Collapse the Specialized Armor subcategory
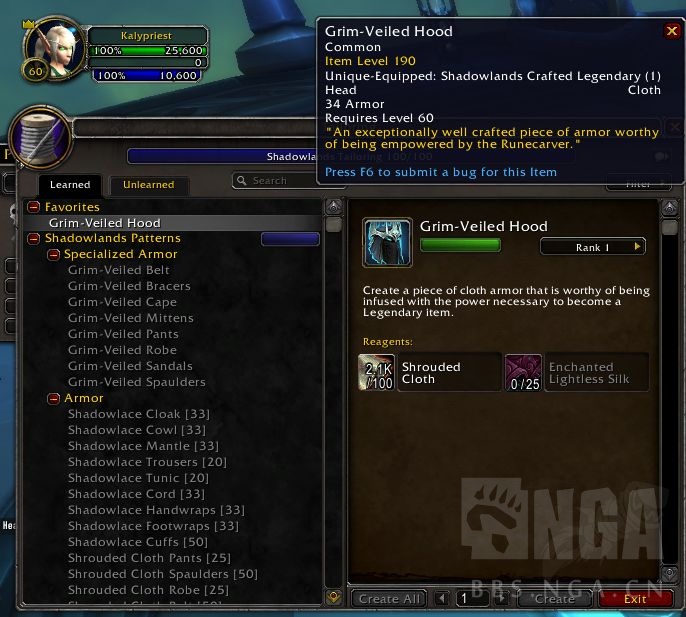The image size is (686, 617). (x=54, y=255)
